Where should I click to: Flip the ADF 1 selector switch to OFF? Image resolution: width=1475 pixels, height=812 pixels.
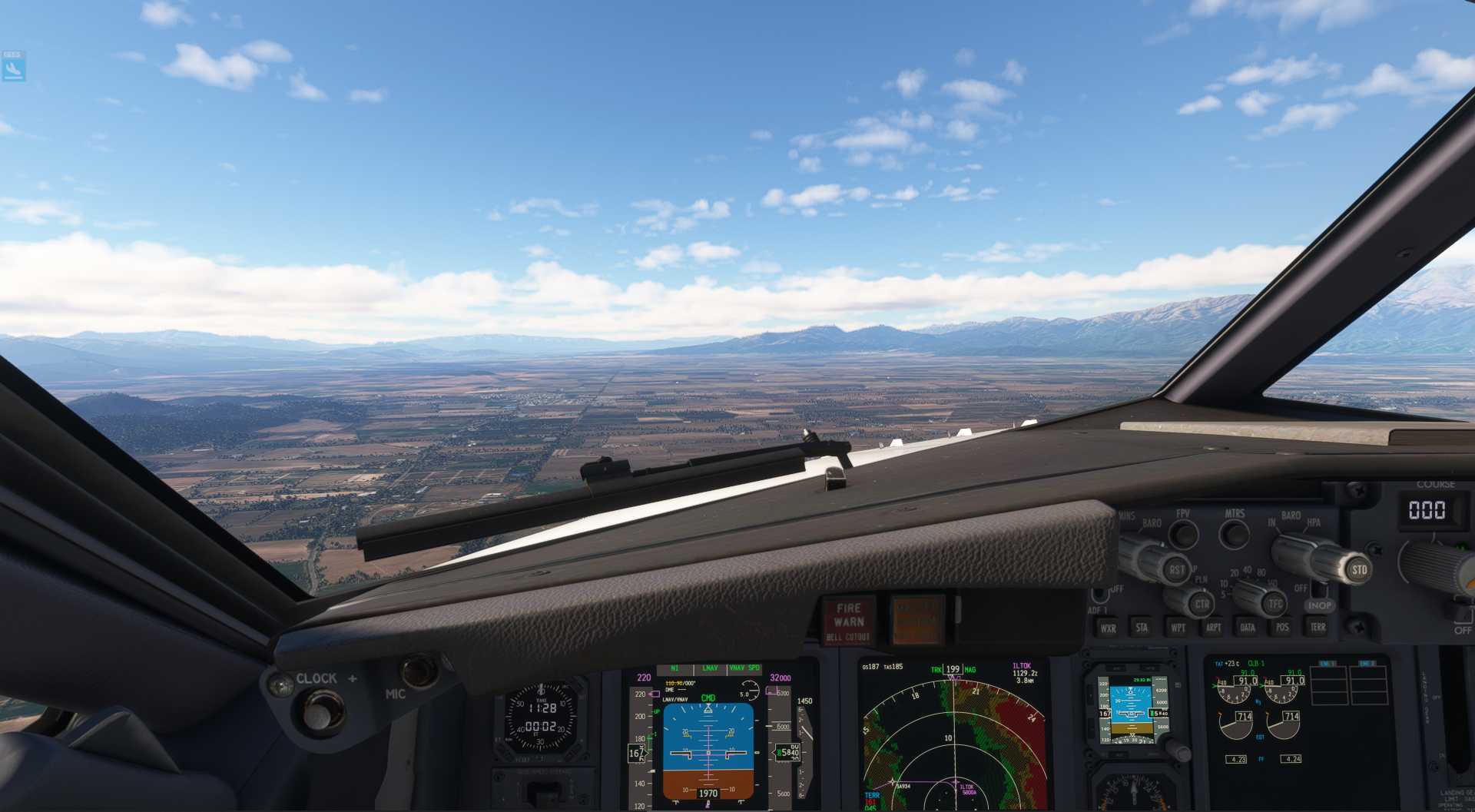tap(1099, 594)
